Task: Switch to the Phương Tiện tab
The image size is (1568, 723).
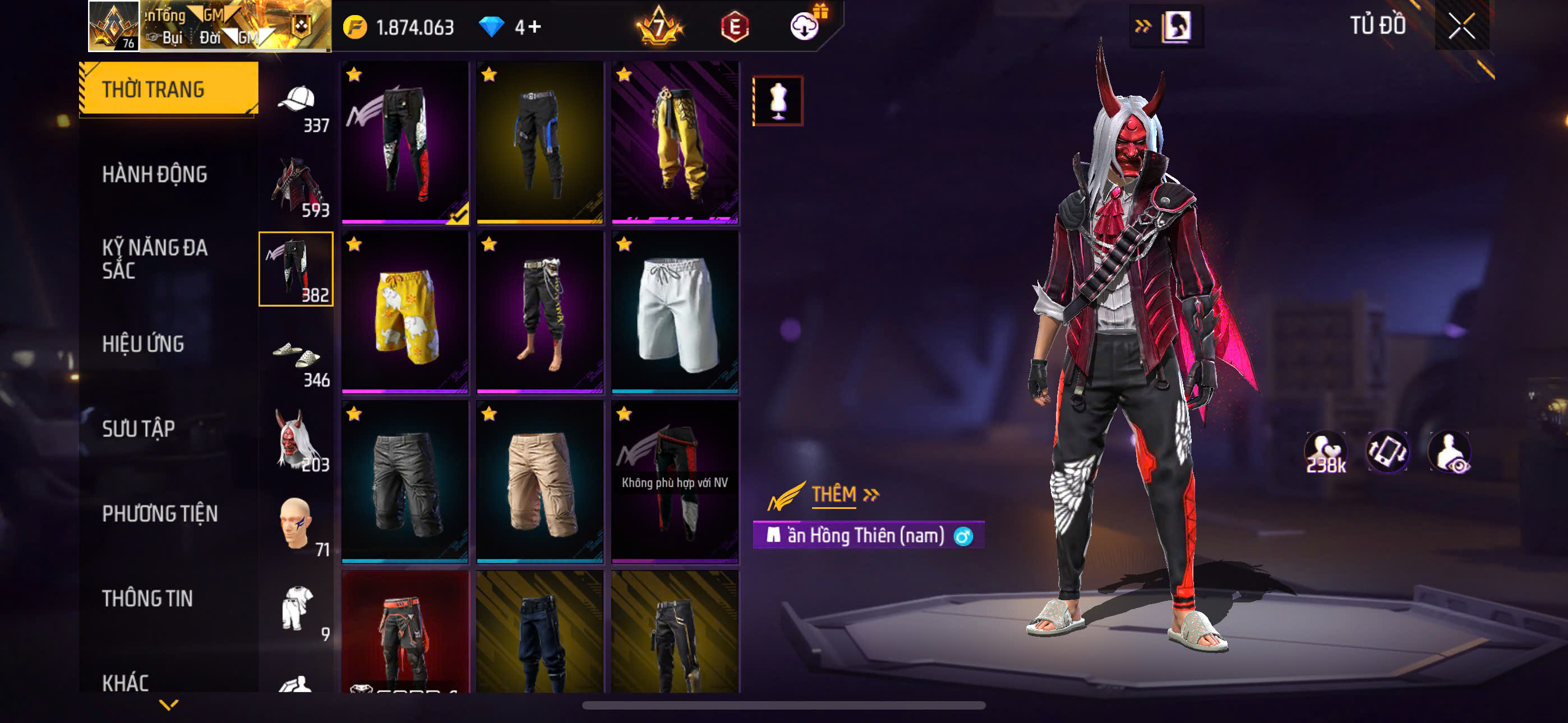Action: pyautogui.click(x=159, y=513)
